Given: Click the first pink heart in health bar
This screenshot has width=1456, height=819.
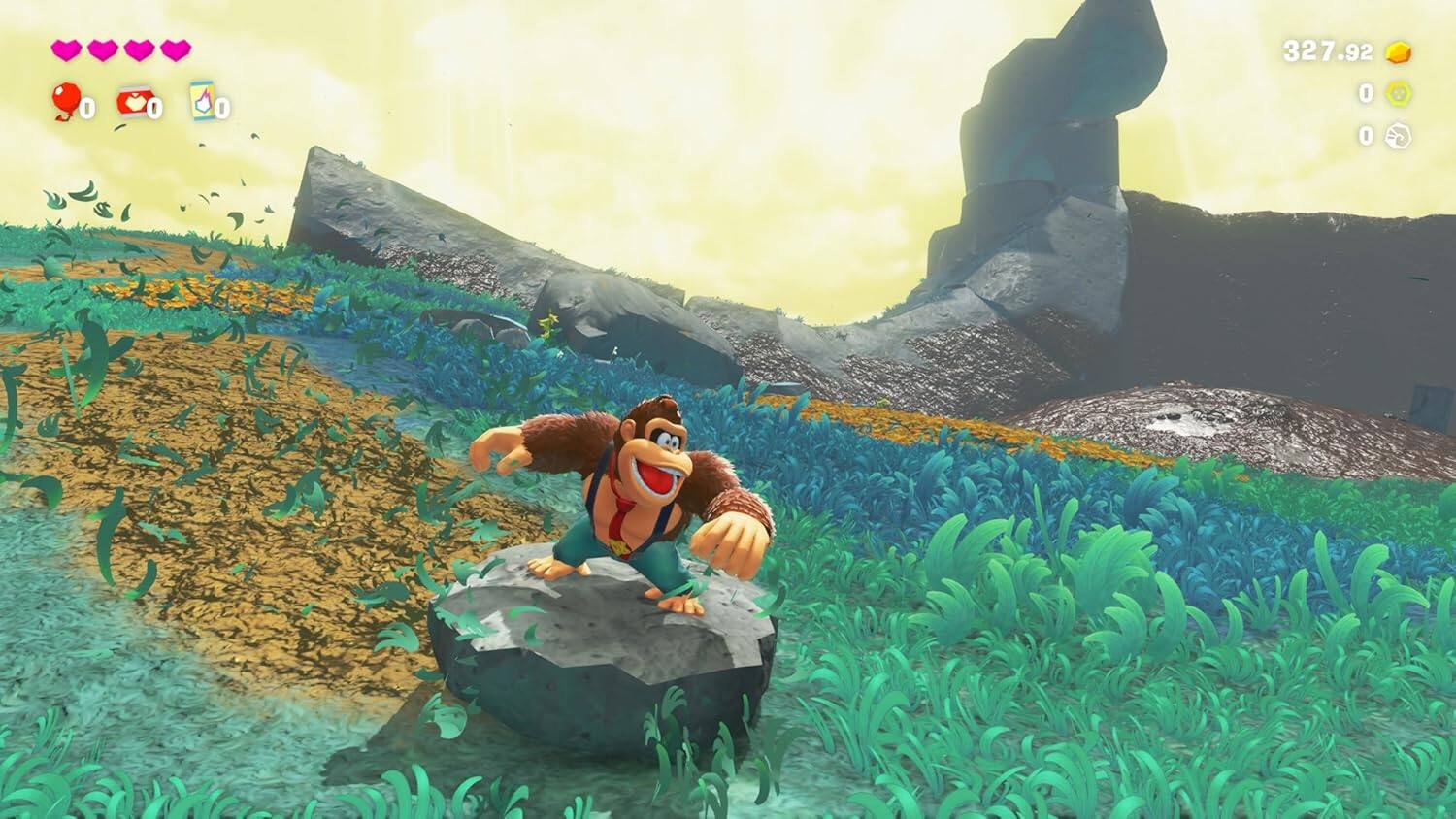Looking at the screenshot, I should coord(66,50).
